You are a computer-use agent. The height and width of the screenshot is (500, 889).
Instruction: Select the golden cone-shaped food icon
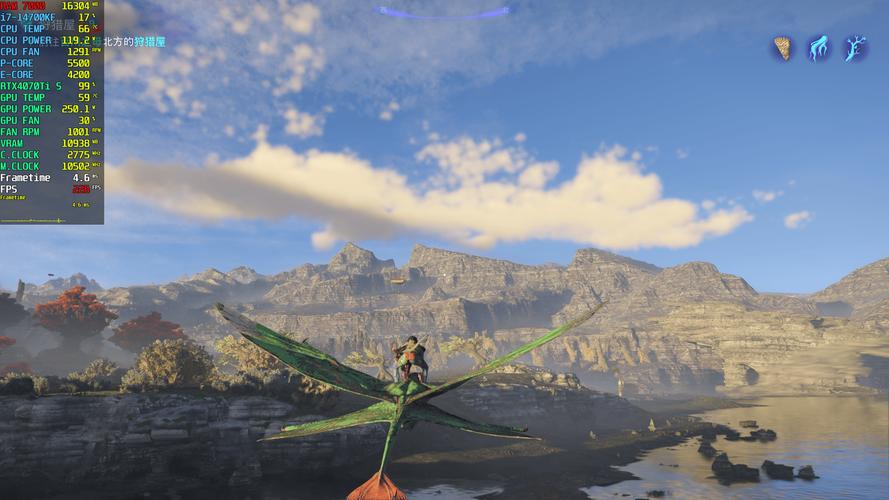(782, 48)
